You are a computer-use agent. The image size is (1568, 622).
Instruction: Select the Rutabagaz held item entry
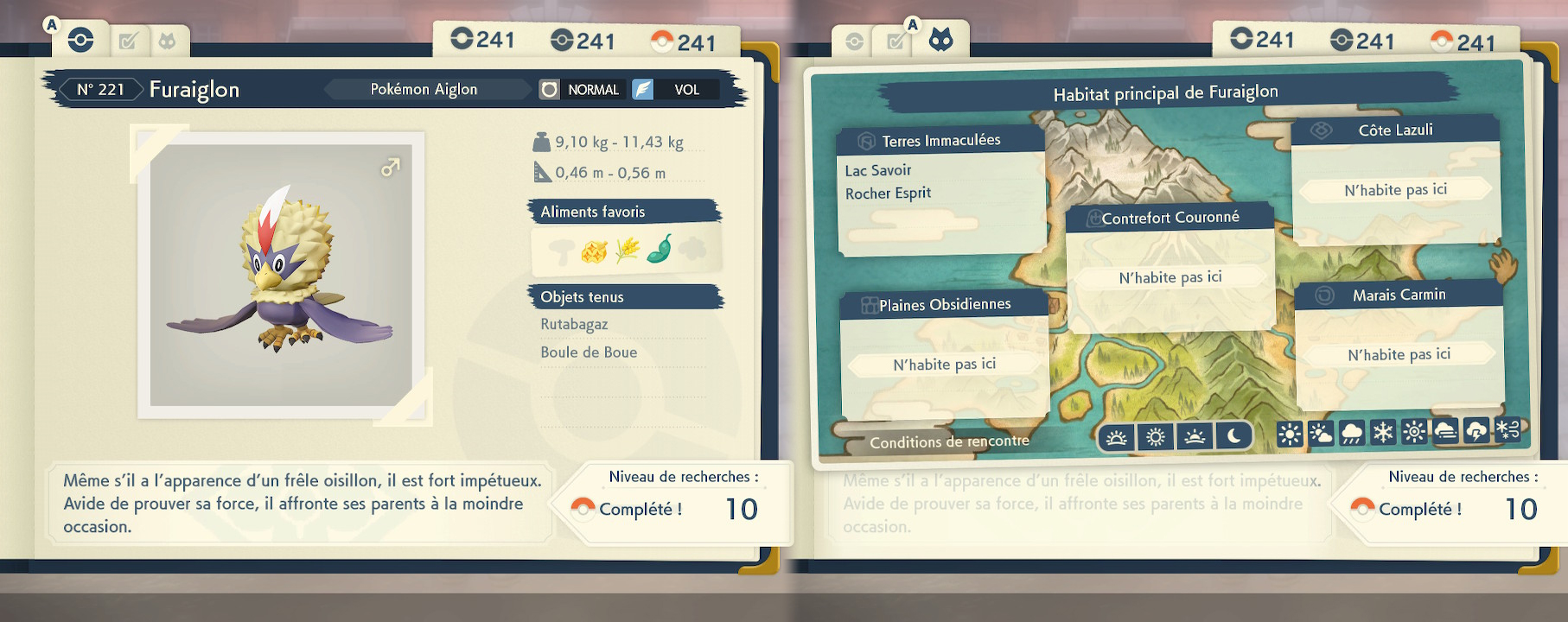(574, 325)
